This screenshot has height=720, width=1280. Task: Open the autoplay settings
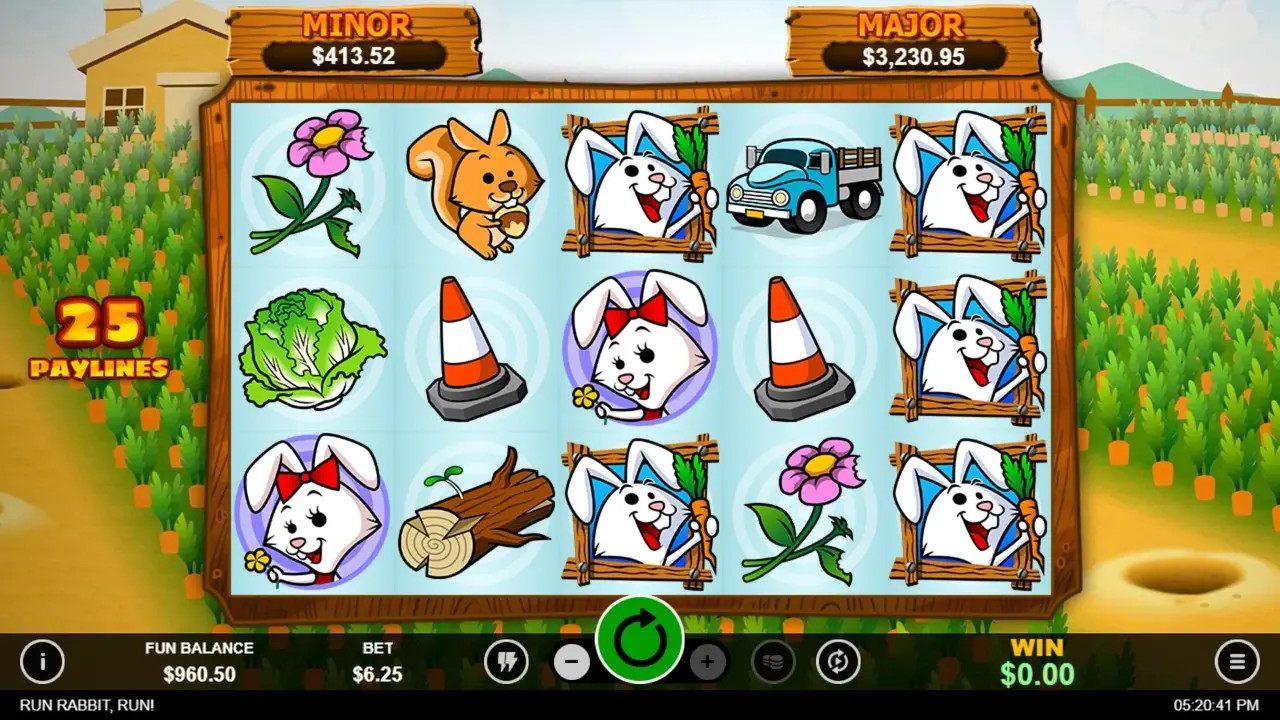838,661
